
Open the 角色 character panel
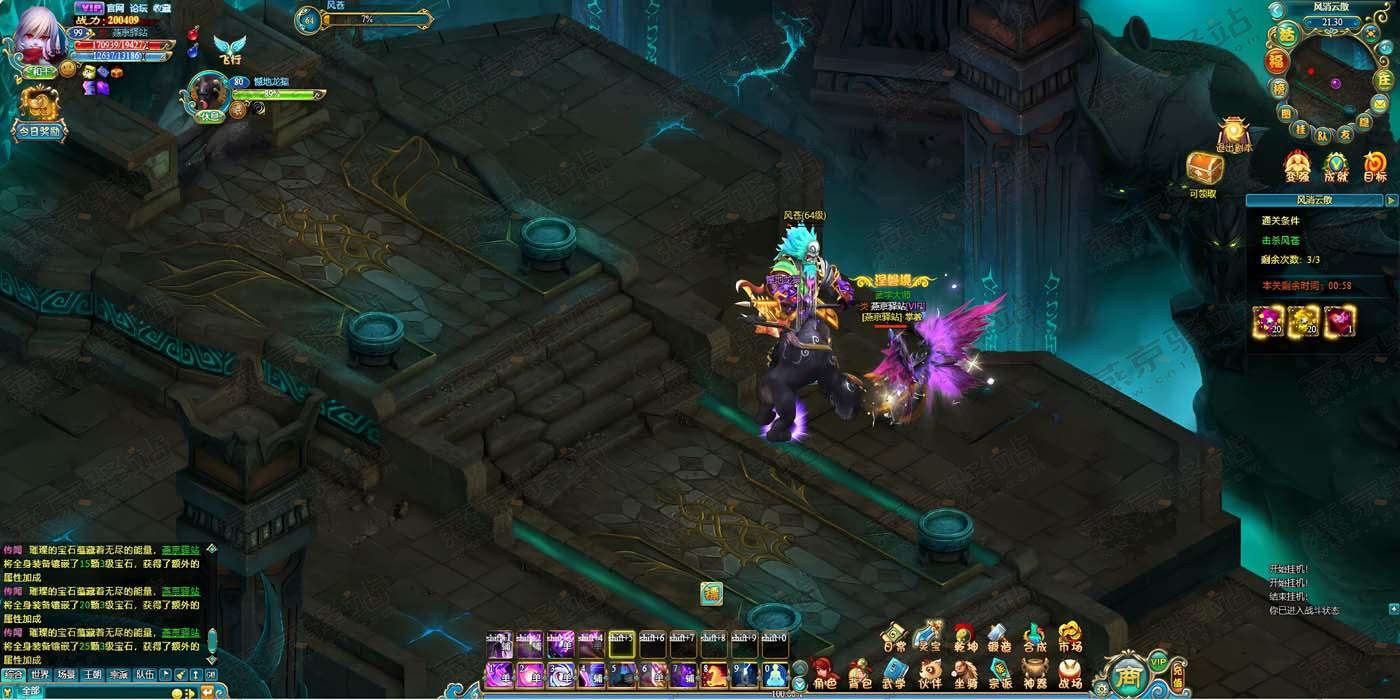(x=824, y=673)
